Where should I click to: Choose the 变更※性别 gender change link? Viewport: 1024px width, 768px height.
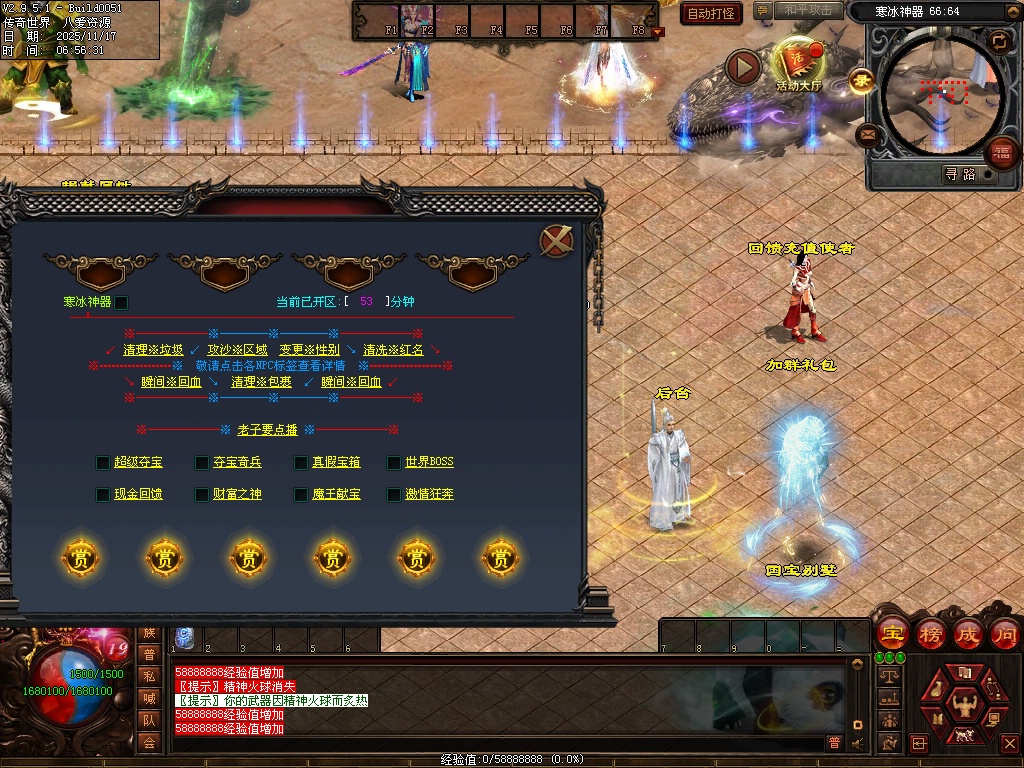pos(309,350)
